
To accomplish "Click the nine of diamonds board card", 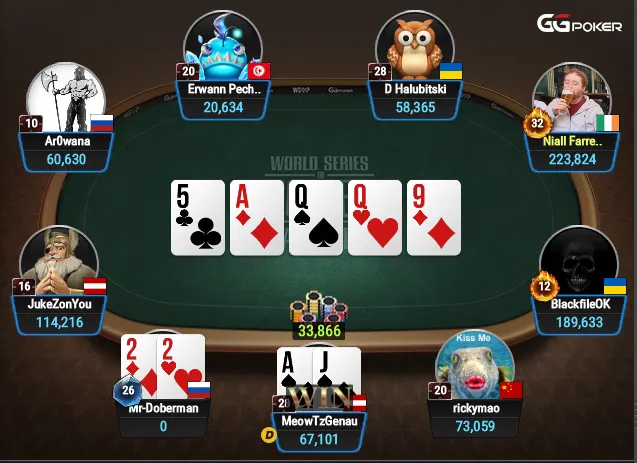I will pos(433,217).
